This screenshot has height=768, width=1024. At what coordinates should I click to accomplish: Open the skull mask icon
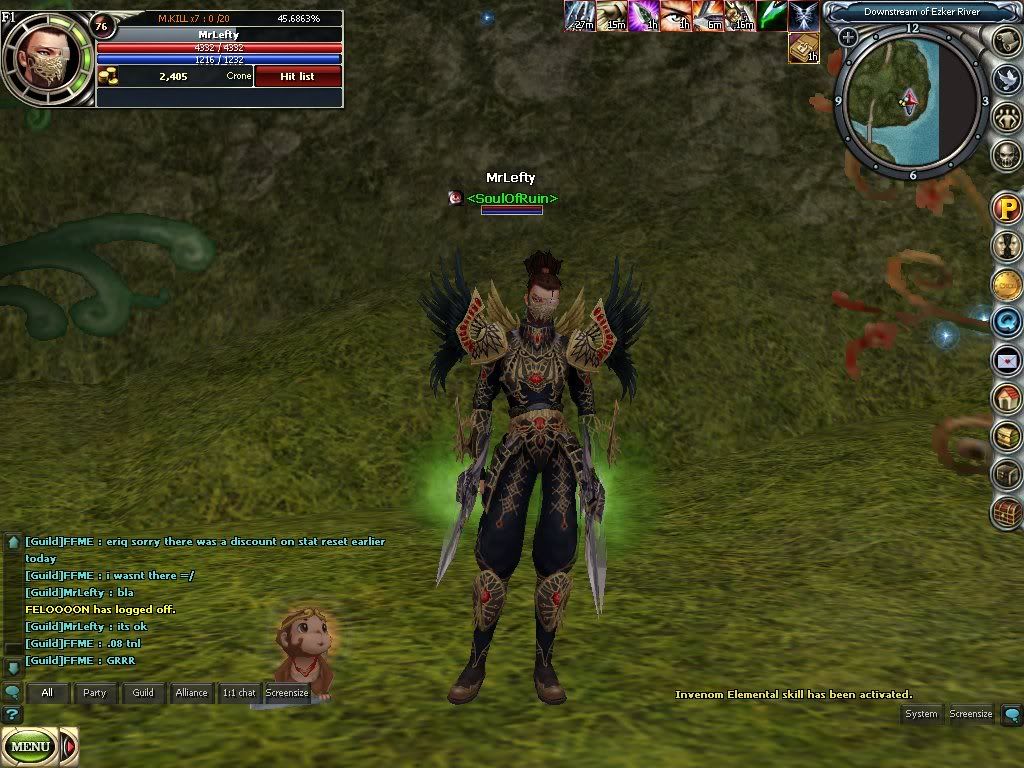point(1005,156)
